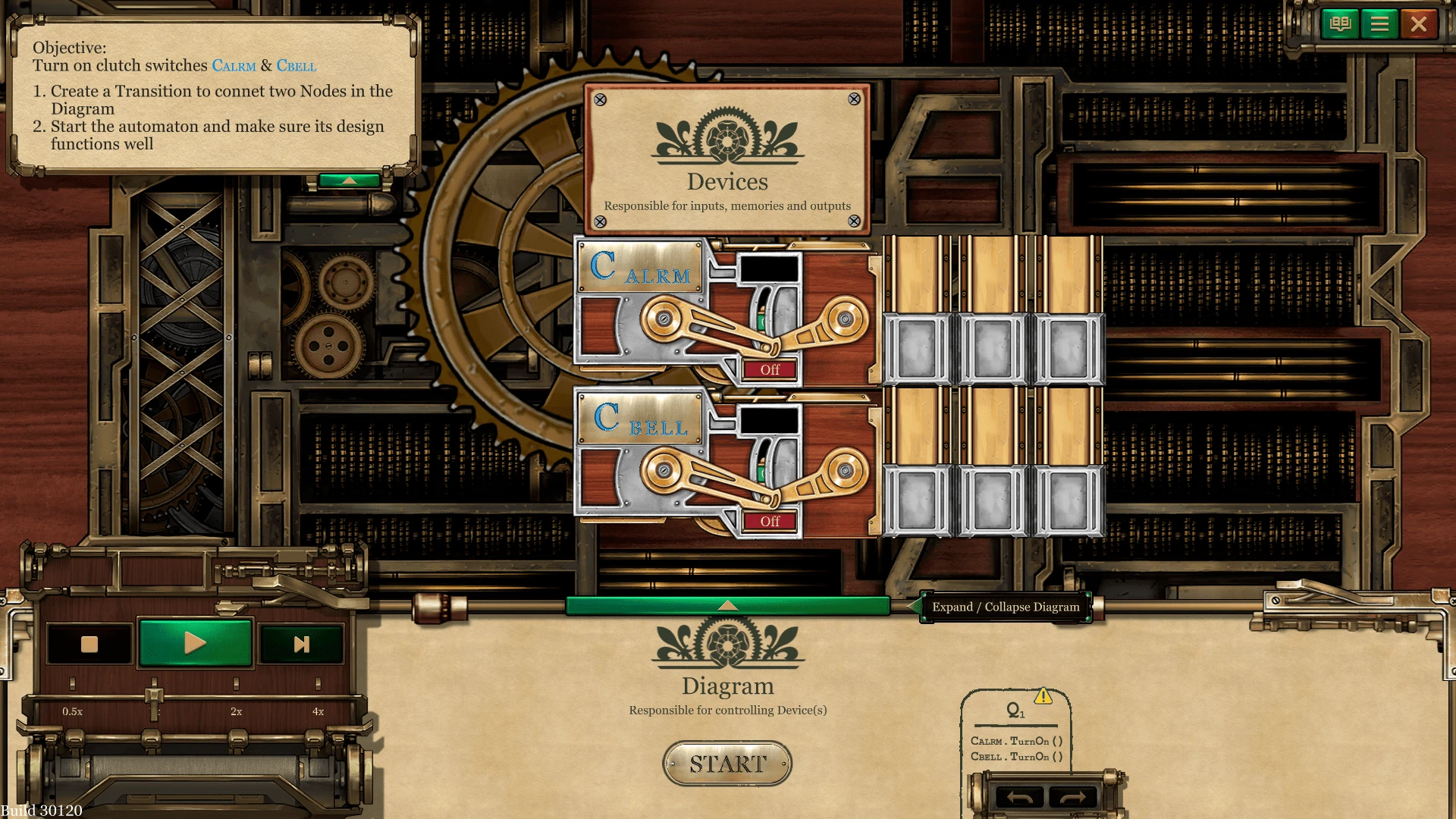Screen dimensions: 1456x819
Task: Play the automaton with the green button
Action: [x=195, y=643]
